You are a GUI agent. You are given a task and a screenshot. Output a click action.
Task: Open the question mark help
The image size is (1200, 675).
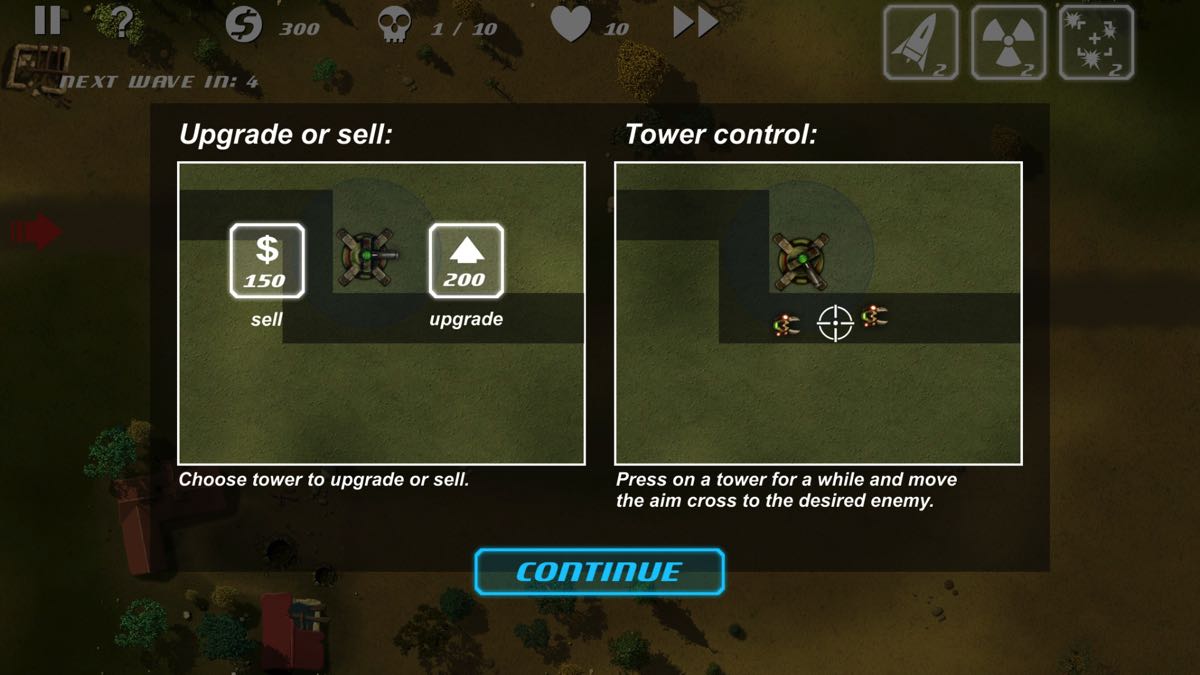(122, 22)
